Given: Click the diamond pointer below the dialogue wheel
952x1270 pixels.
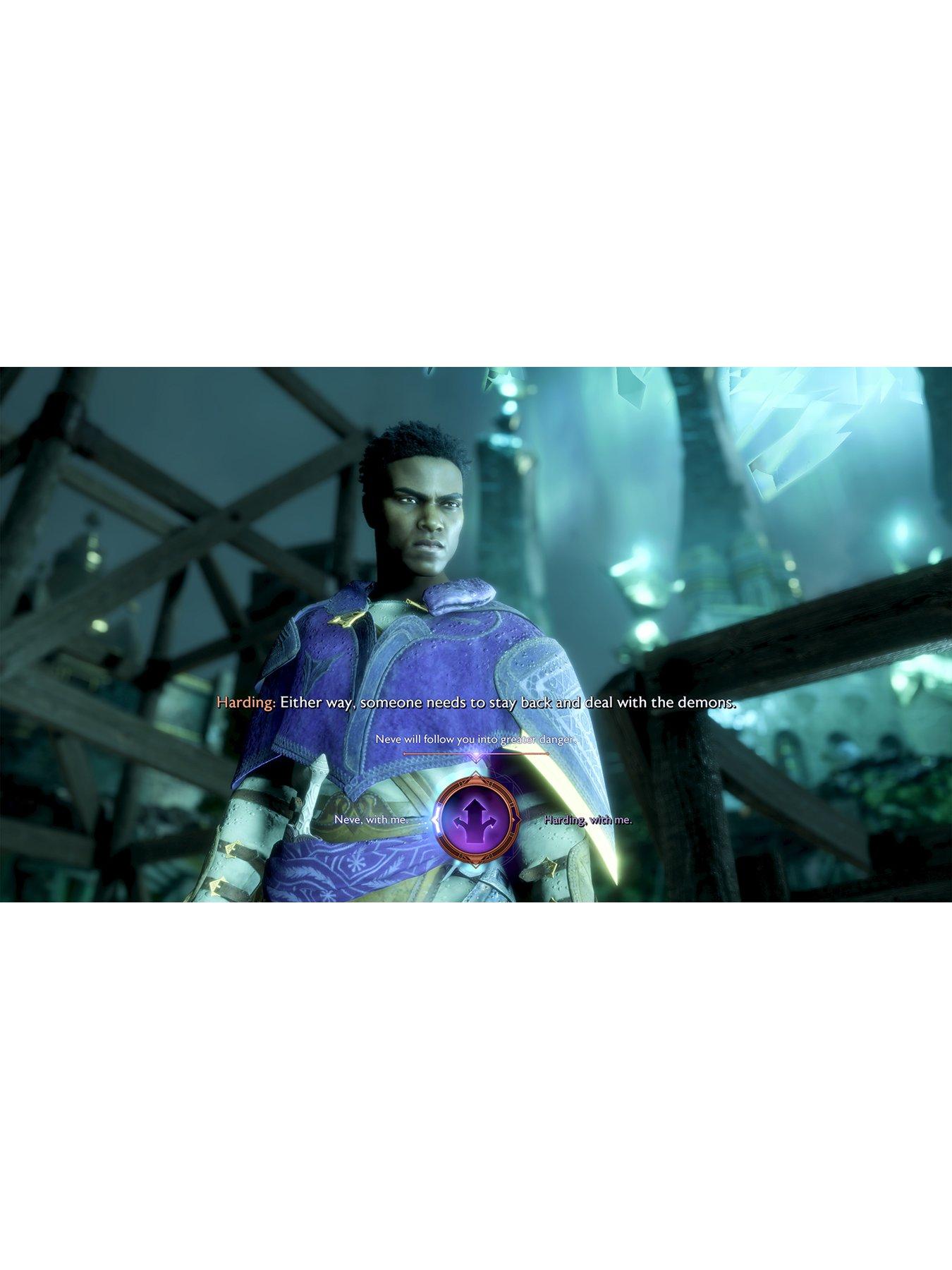Looking at the screenshot, I should pos(475,866).
